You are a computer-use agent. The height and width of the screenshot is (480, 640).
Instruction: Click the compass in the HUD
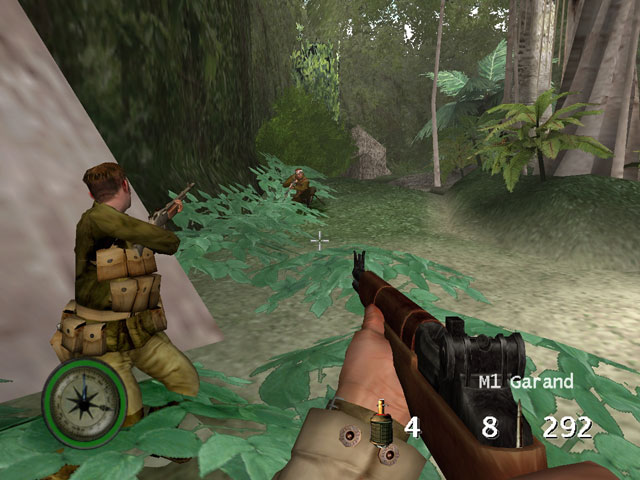[x=84, y=403]
